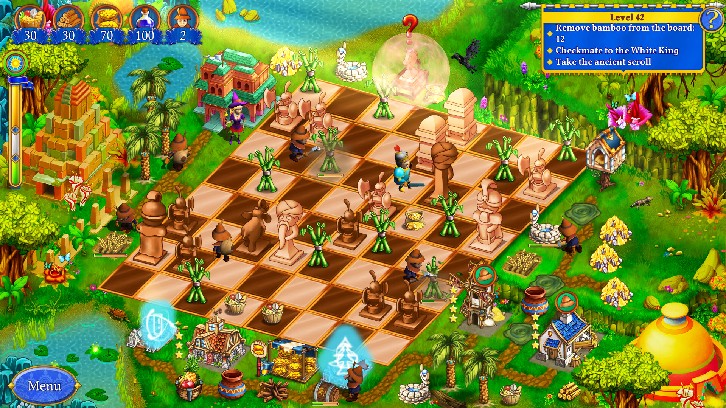Image resolution: width=726 pixels, height=408 pixels.
Task: Click the hat icon above the windmill
Action: point(484,274)
